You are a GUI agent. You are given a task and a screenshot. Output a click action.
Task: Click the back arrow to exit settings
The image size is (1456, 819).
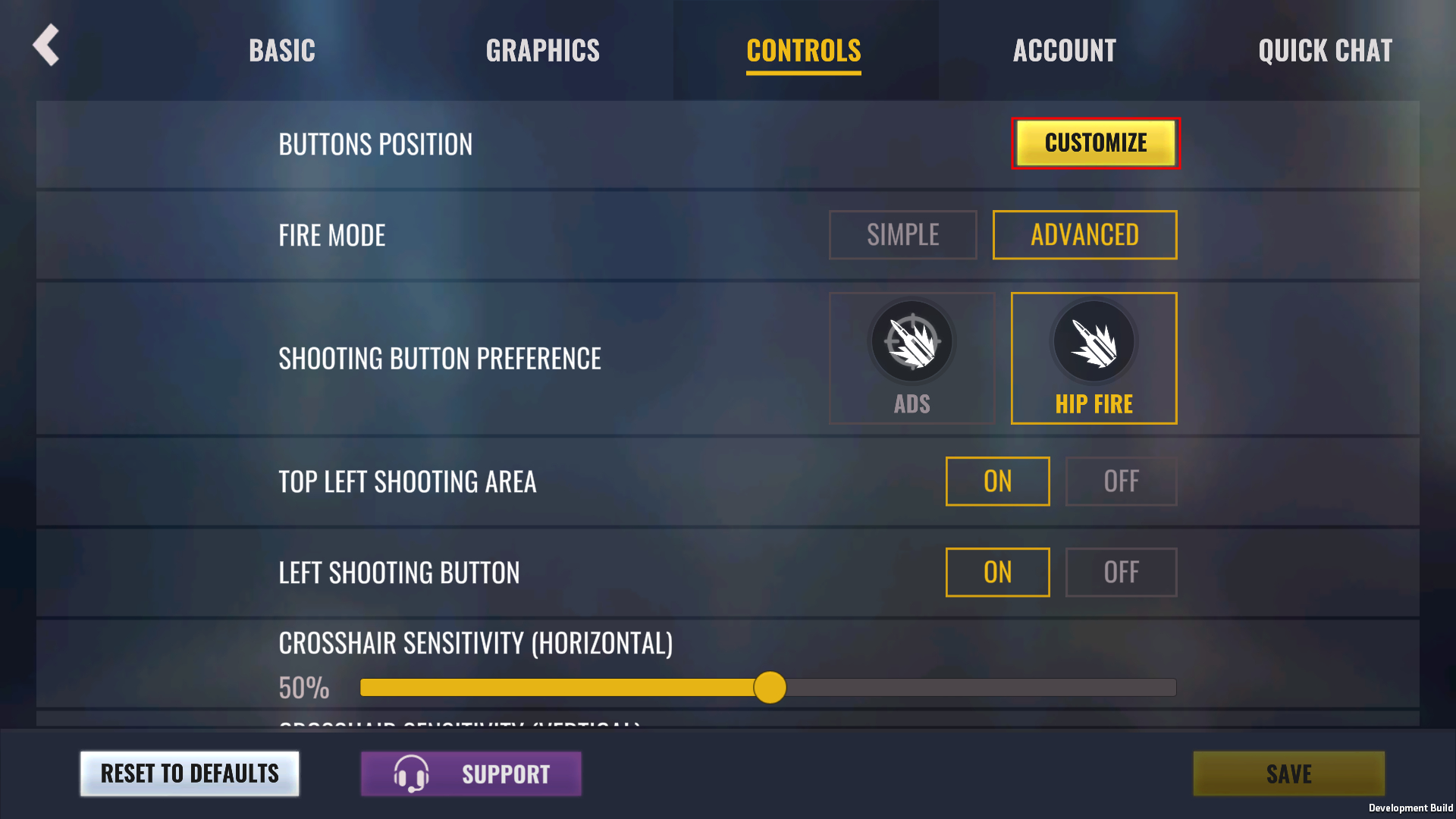point(45,45)
